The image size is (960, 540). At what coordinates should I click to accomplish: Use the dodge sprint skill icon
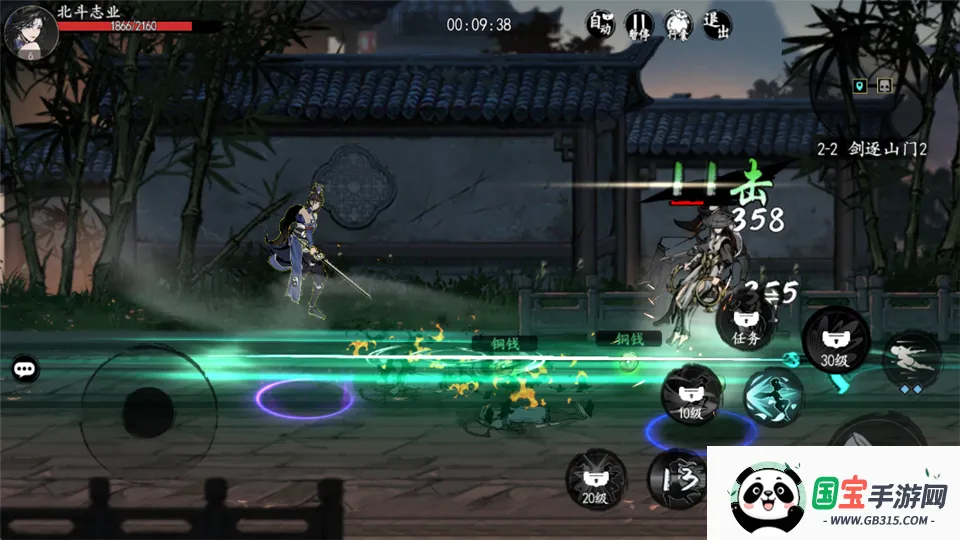point(911,362)
